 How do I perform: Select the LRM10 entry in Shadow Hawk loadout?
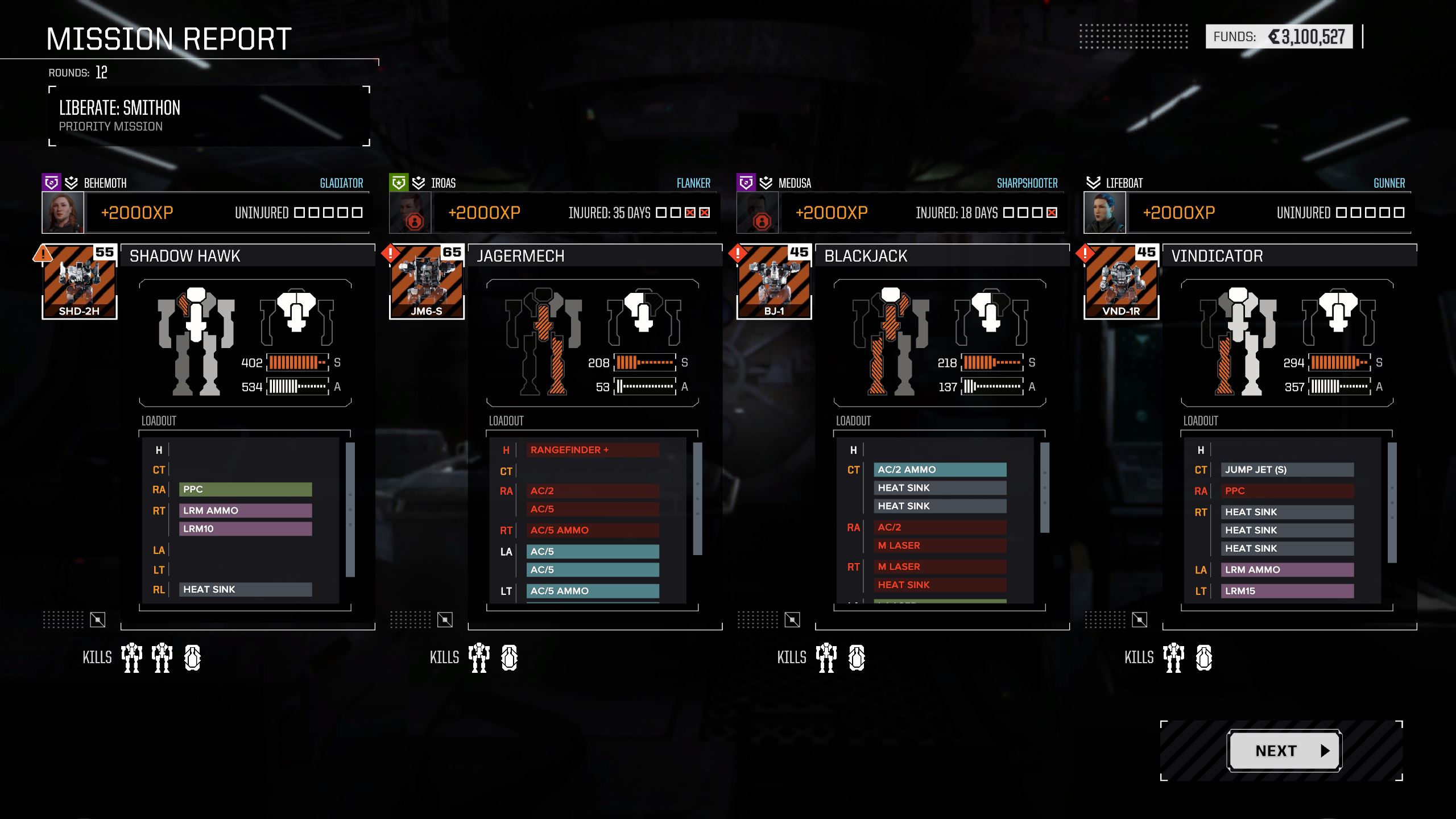[245, 529]
